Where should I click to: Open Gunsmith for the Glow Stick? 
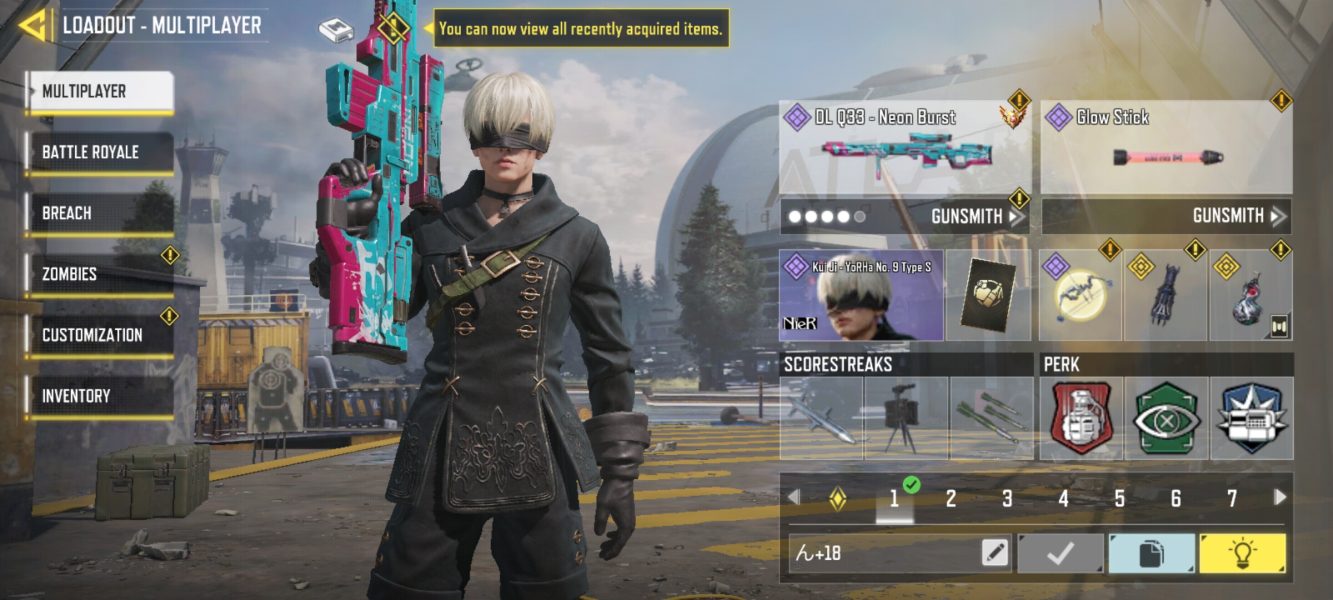click(x=1236, y=216)
